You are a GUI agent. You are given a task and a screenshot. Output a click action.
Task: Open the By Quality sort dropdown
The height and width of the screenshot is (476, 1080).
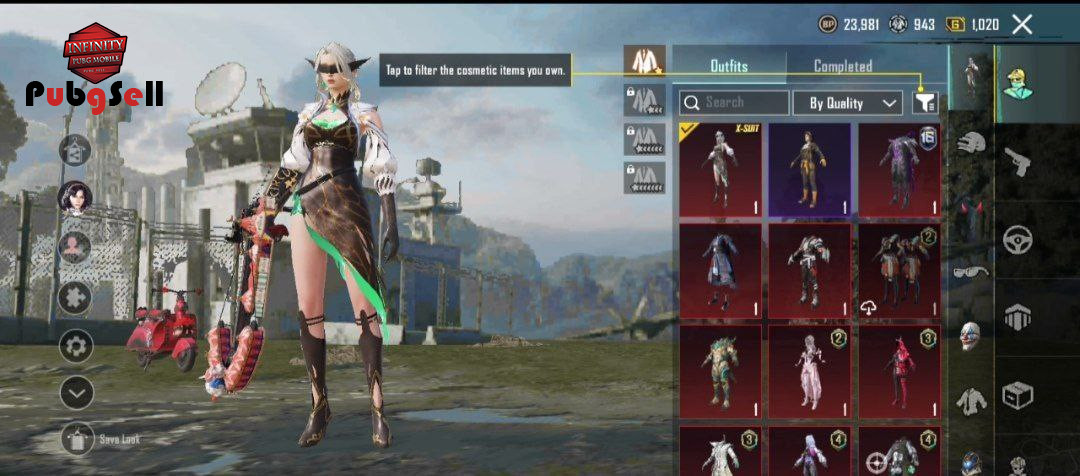[x=848, y=102]
